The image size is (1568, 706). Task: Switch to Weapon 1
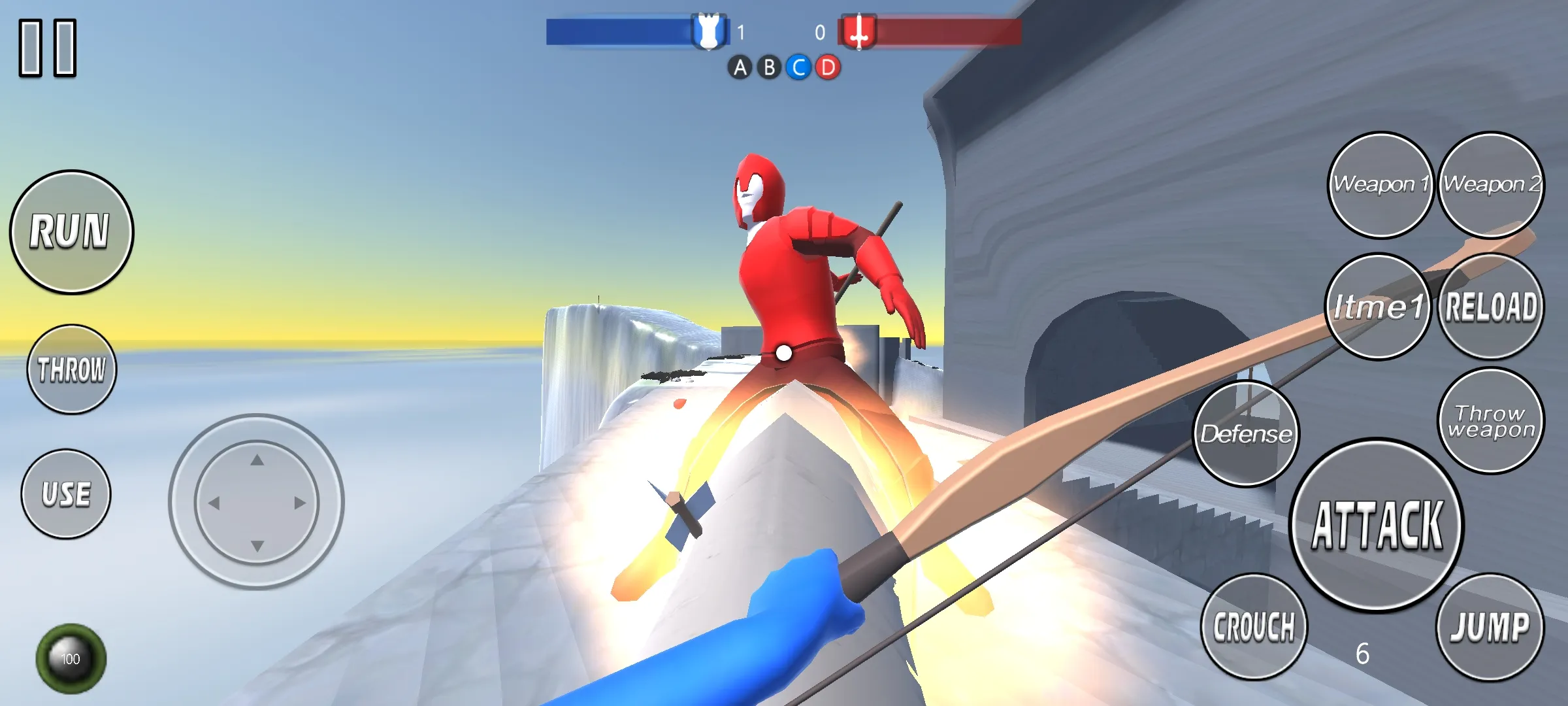[x=1380, y=185]
